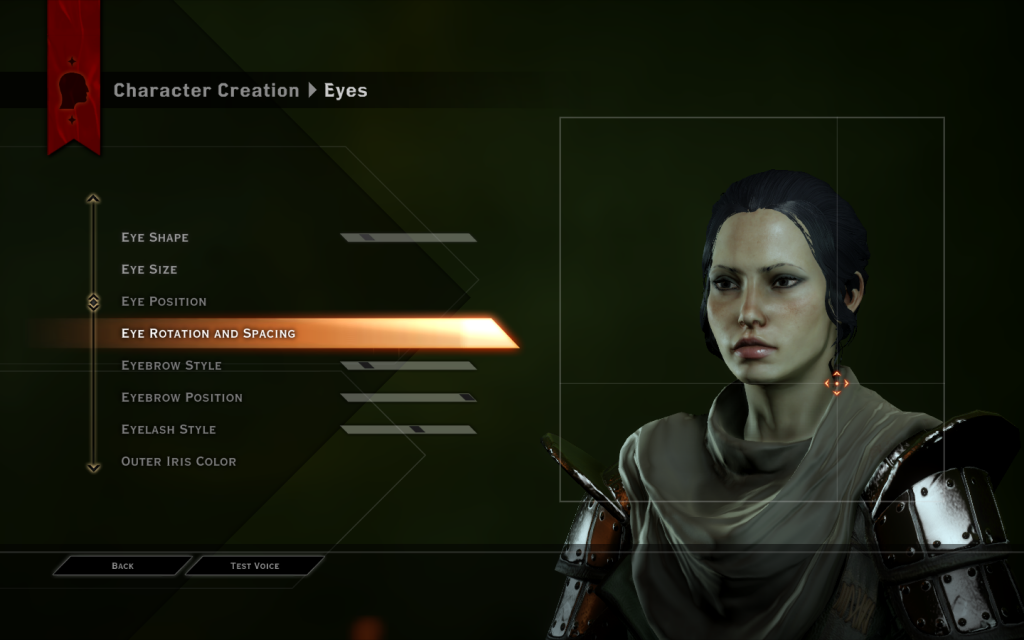Select the Eyebrow Position entry
Screen dimensions: 1024x640
tap(182, 398)
